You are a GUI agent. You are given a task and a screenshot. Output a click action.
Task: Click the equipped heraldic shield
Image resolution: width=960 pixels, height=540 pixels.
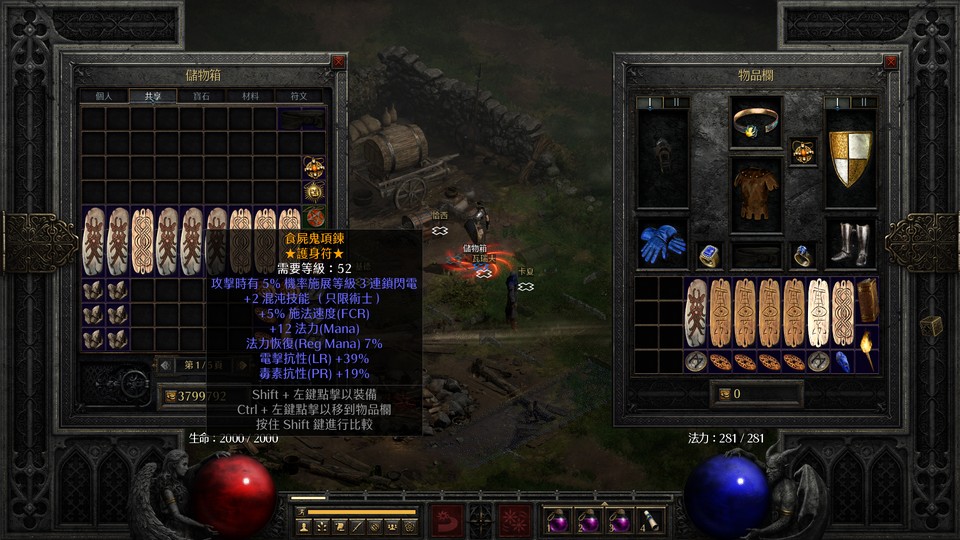(x=850, y=157)
